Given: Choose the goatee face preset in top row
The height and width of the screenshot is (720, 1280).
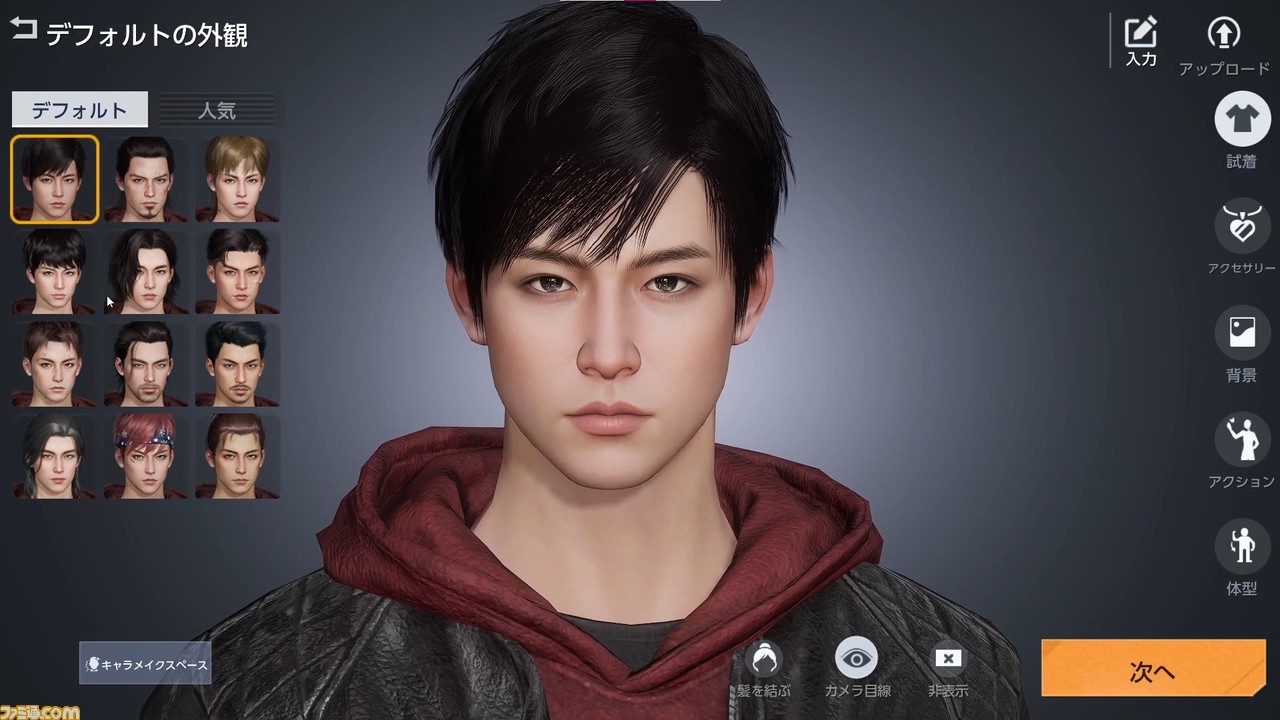Looking at the screenshot, I should pyautogui.click(x=145, y=180).
